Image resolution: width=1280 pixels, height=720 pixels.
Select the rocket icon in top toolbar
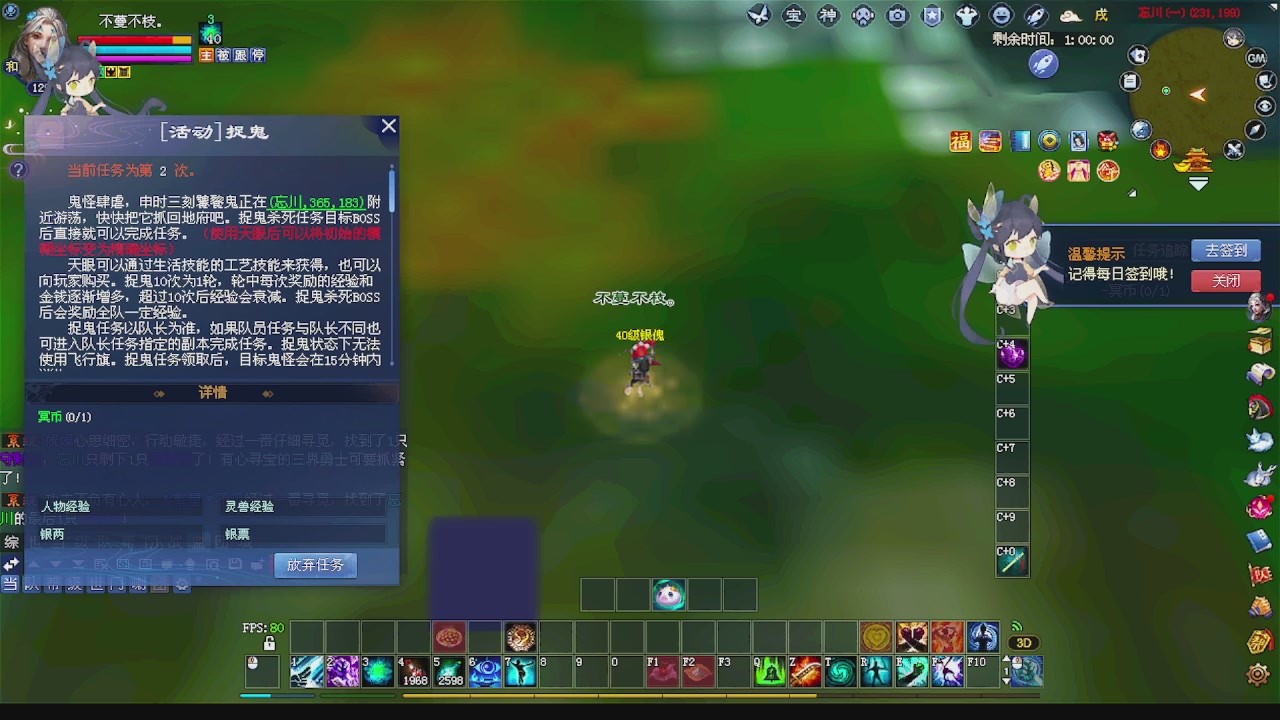(1035, 15)
